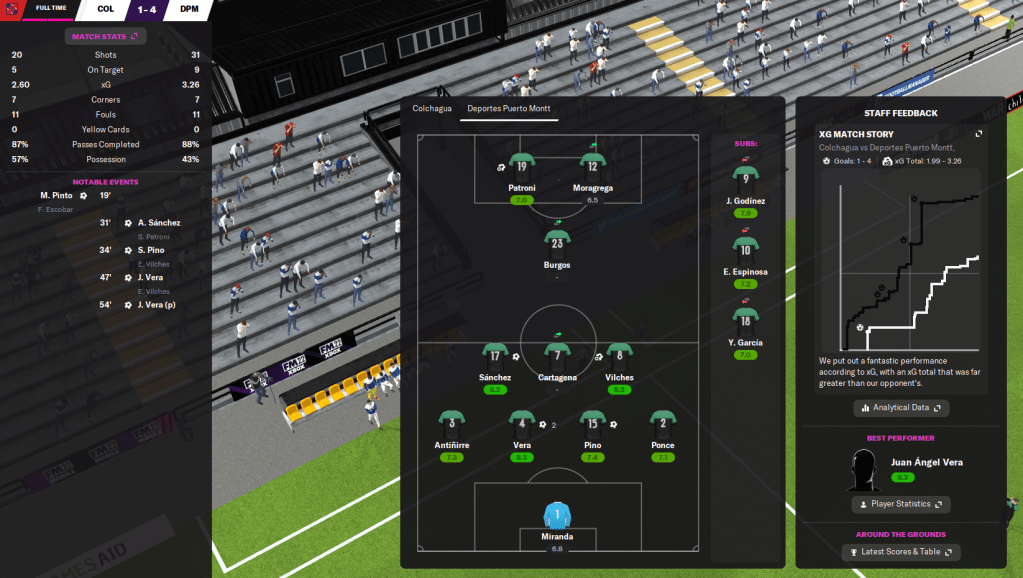Select Moragrega in the lineup
The width and height of the screenshot is (1023, 578).
pyautogui.click(x=593, y=167)
